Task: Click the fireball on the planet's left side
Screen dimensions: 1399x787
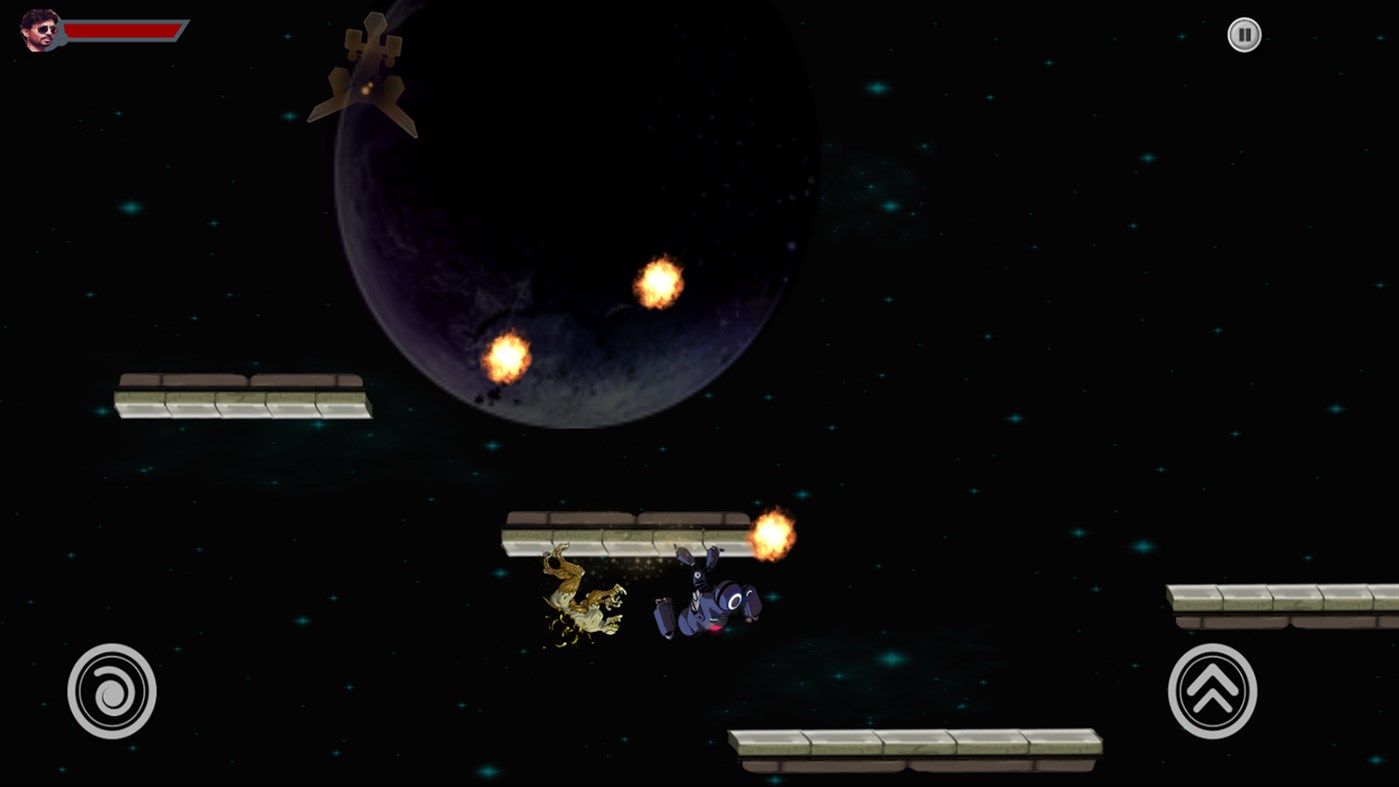Action: [x=510, y=360]
